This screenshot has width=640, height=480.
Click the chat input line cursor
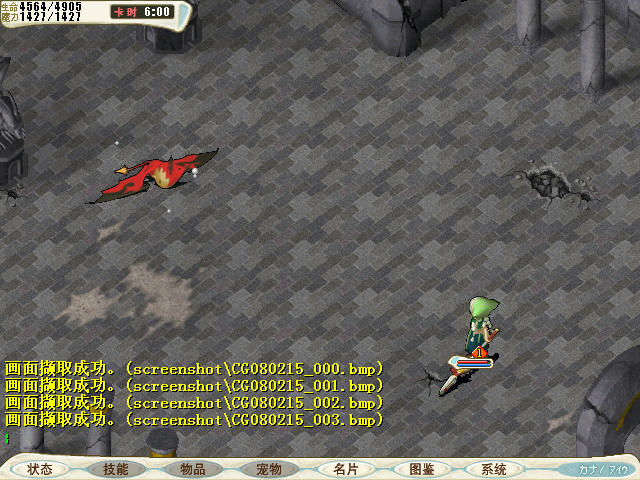(7, 438)
